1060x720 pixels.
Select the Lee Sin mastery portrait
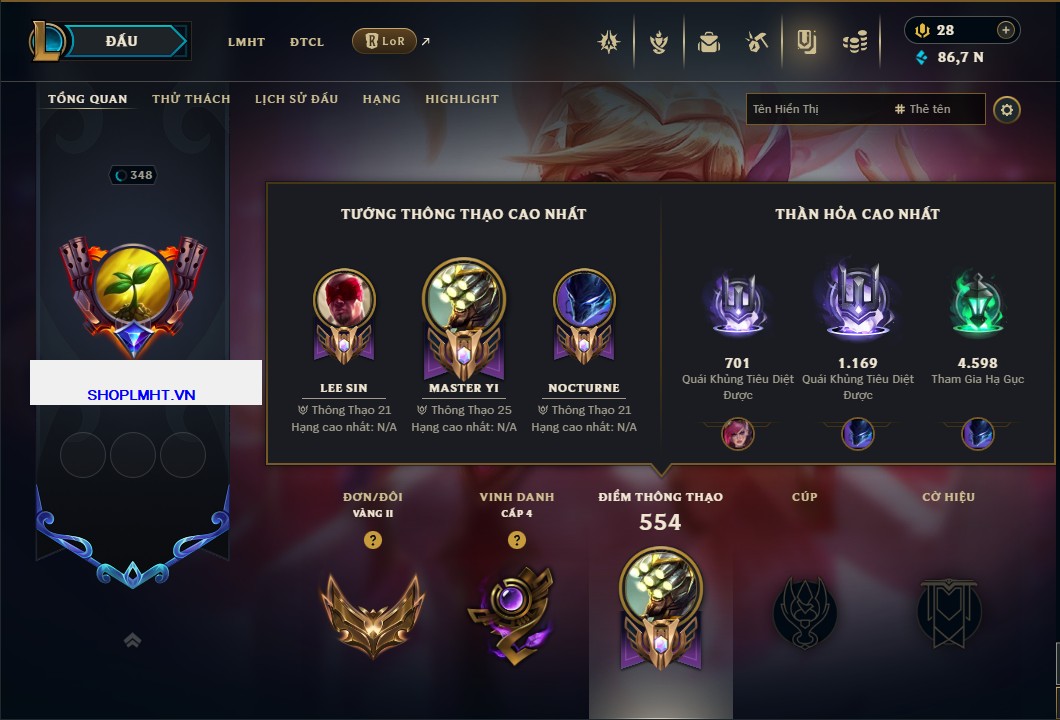tap(344, 300)
